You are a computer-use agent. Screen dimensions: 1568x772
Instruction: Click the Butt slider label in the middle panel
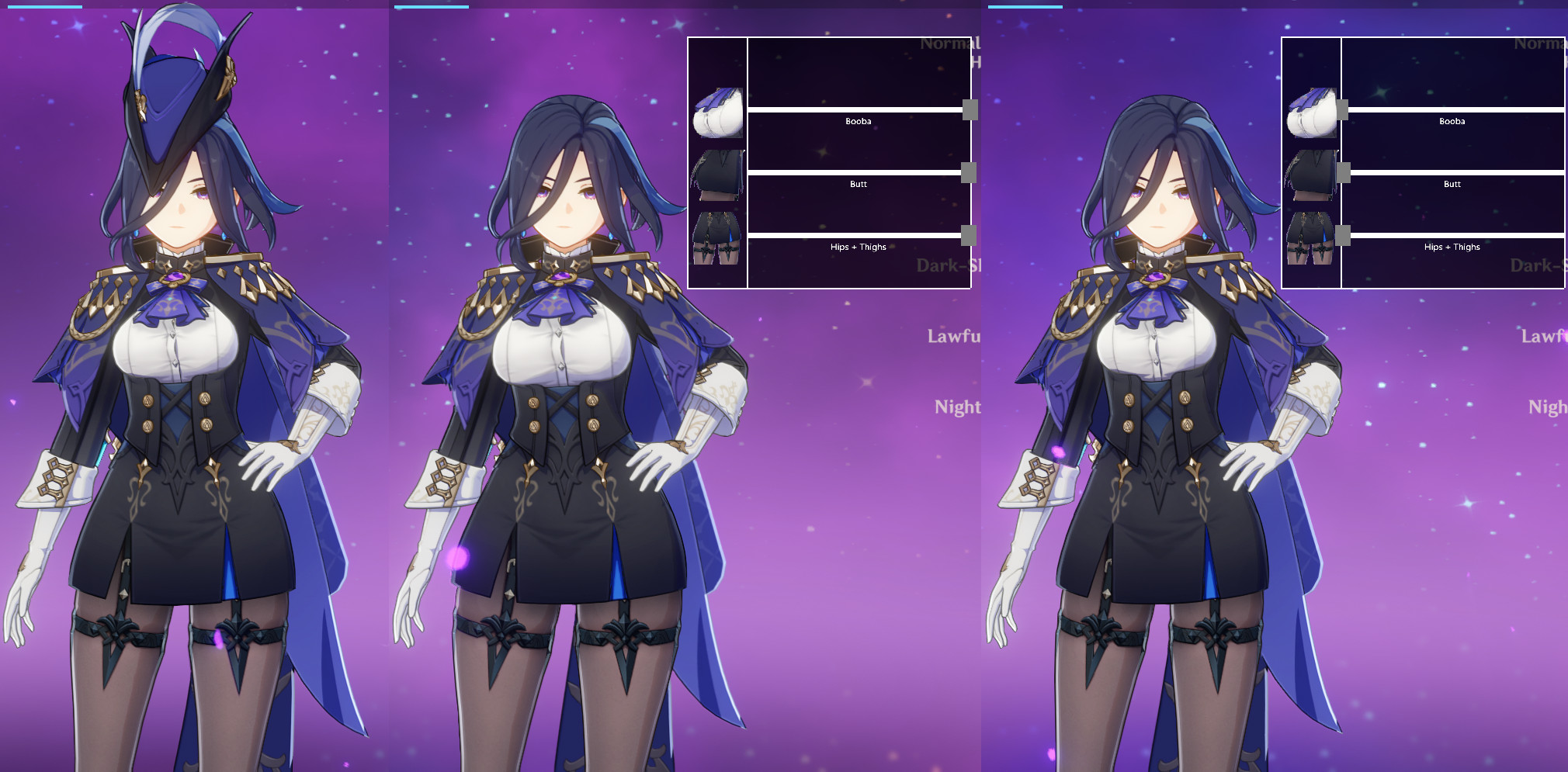857,184
